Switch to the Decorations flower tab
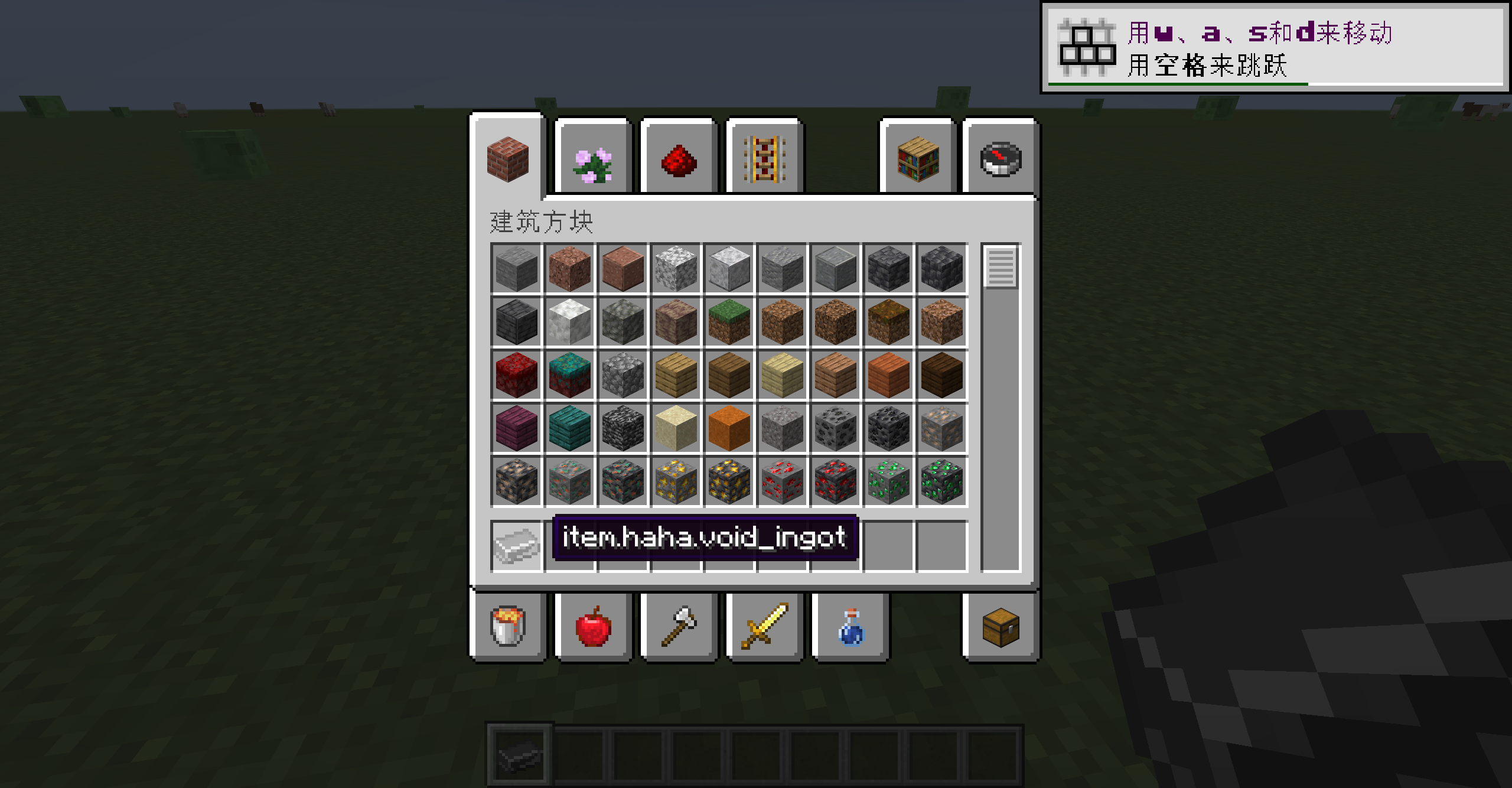 point(592,159)
